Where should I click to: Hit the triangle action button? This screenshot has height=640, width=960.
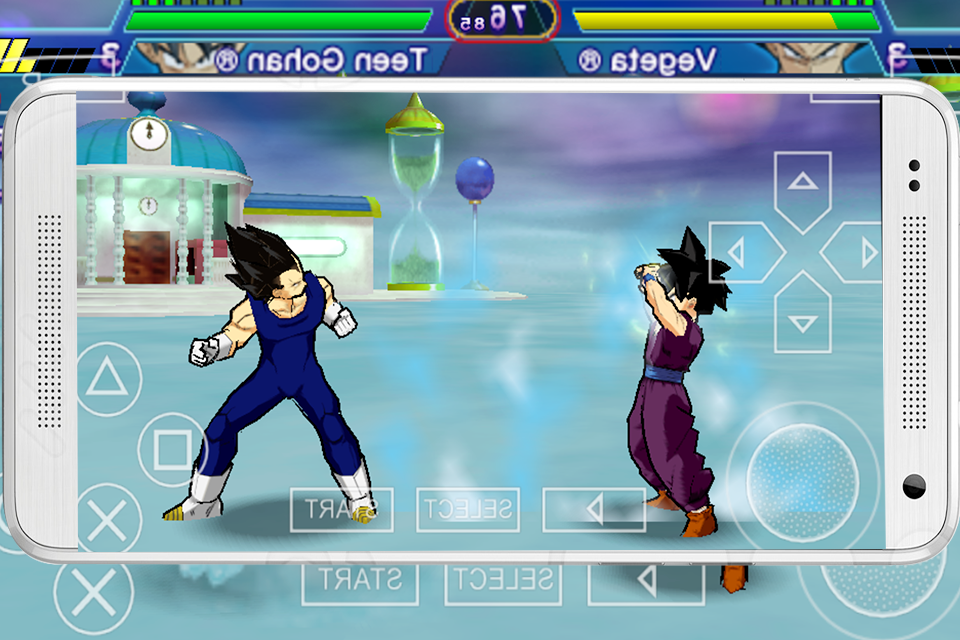coord(107,379)
